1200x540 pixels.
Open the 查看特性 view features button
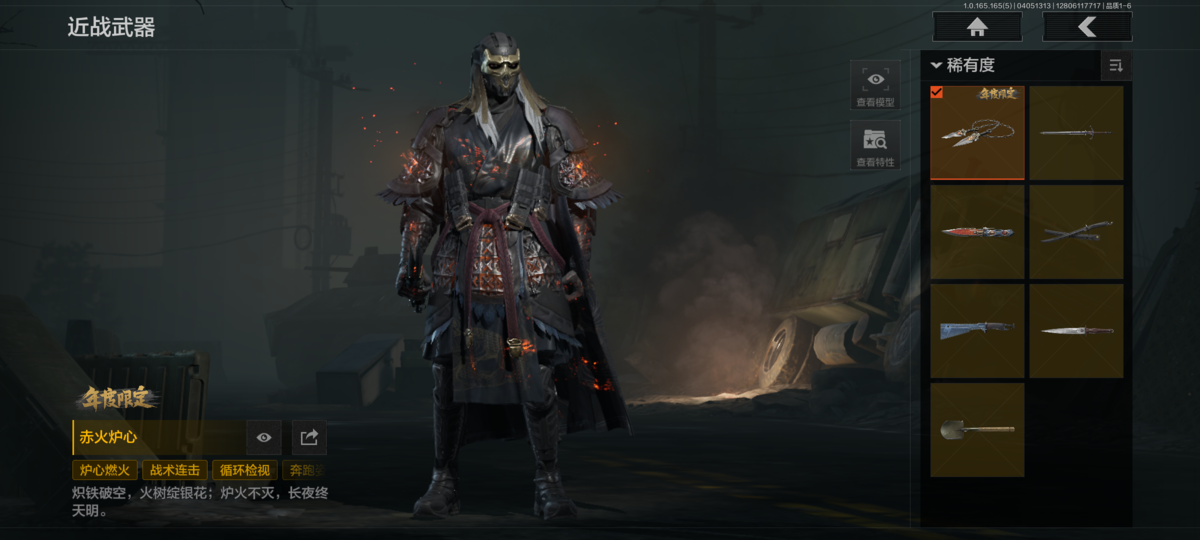point(875,146)
